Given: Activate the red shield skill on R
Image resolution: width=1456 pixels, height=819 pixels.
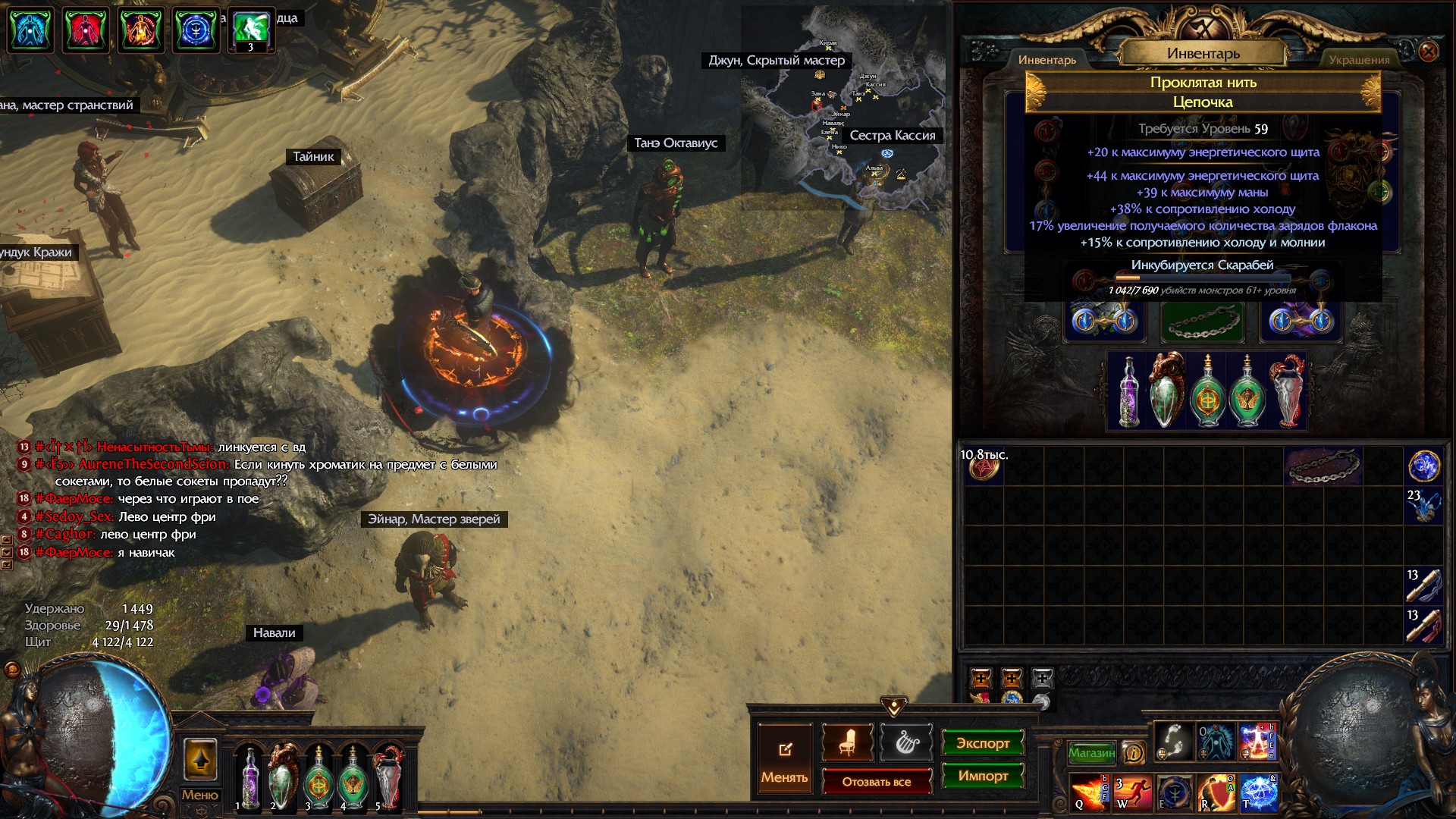Looking at the screenshot, I should pos(1216,792).
